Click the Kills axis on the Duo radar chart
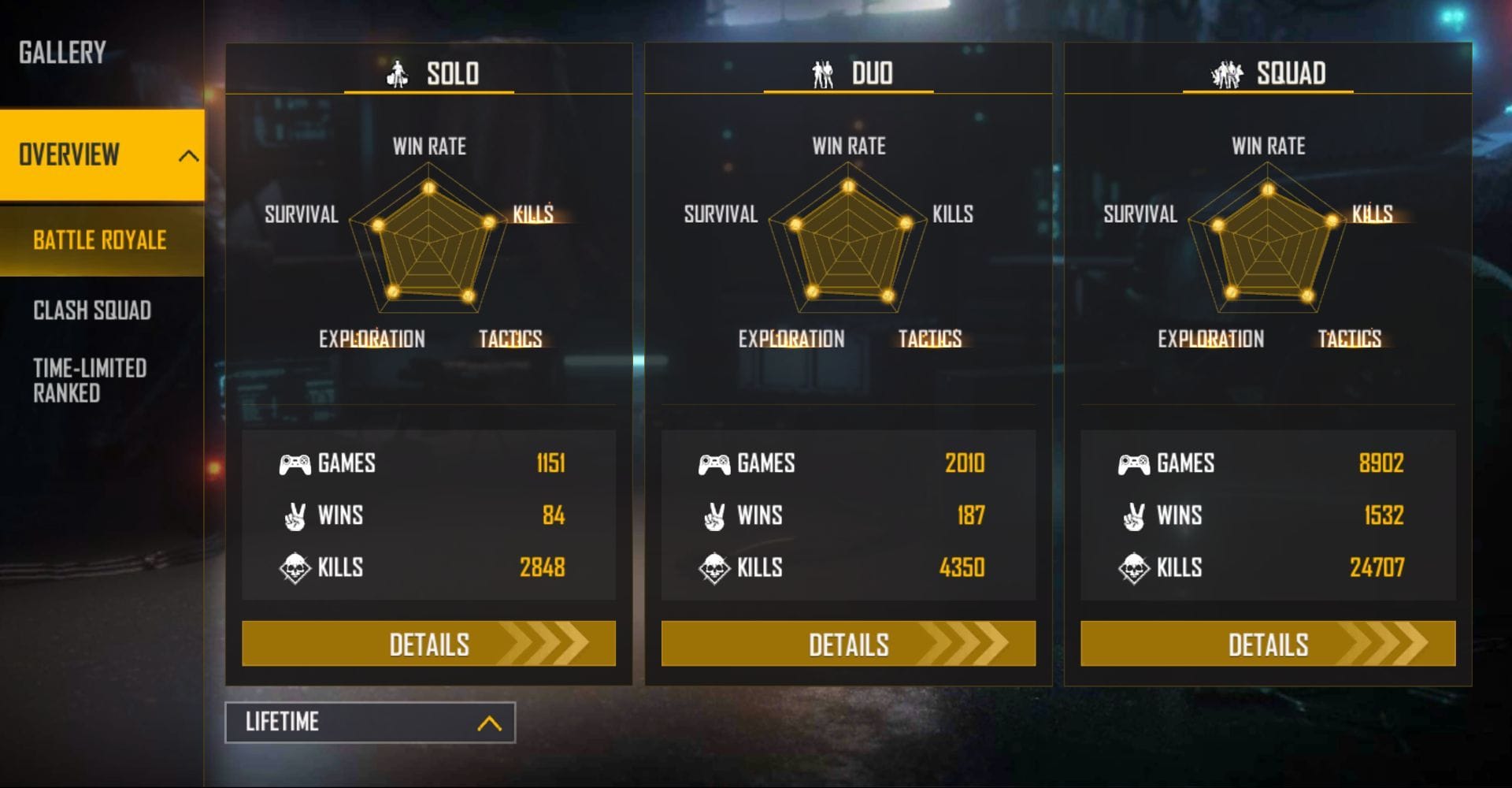The image size is (1512, 788). 953,214
